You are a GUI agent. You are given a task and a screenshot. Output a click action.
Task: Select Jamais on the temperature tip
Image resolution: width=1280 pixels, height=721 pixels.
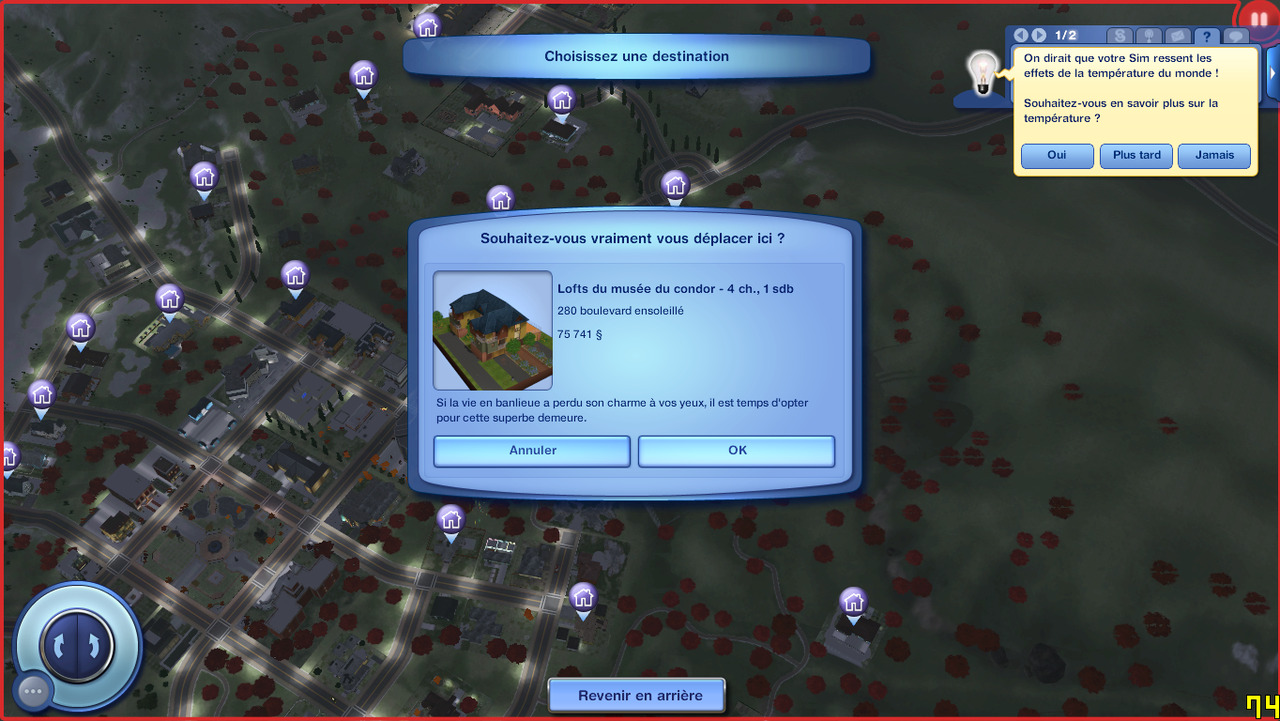[x=1214, y=156]
